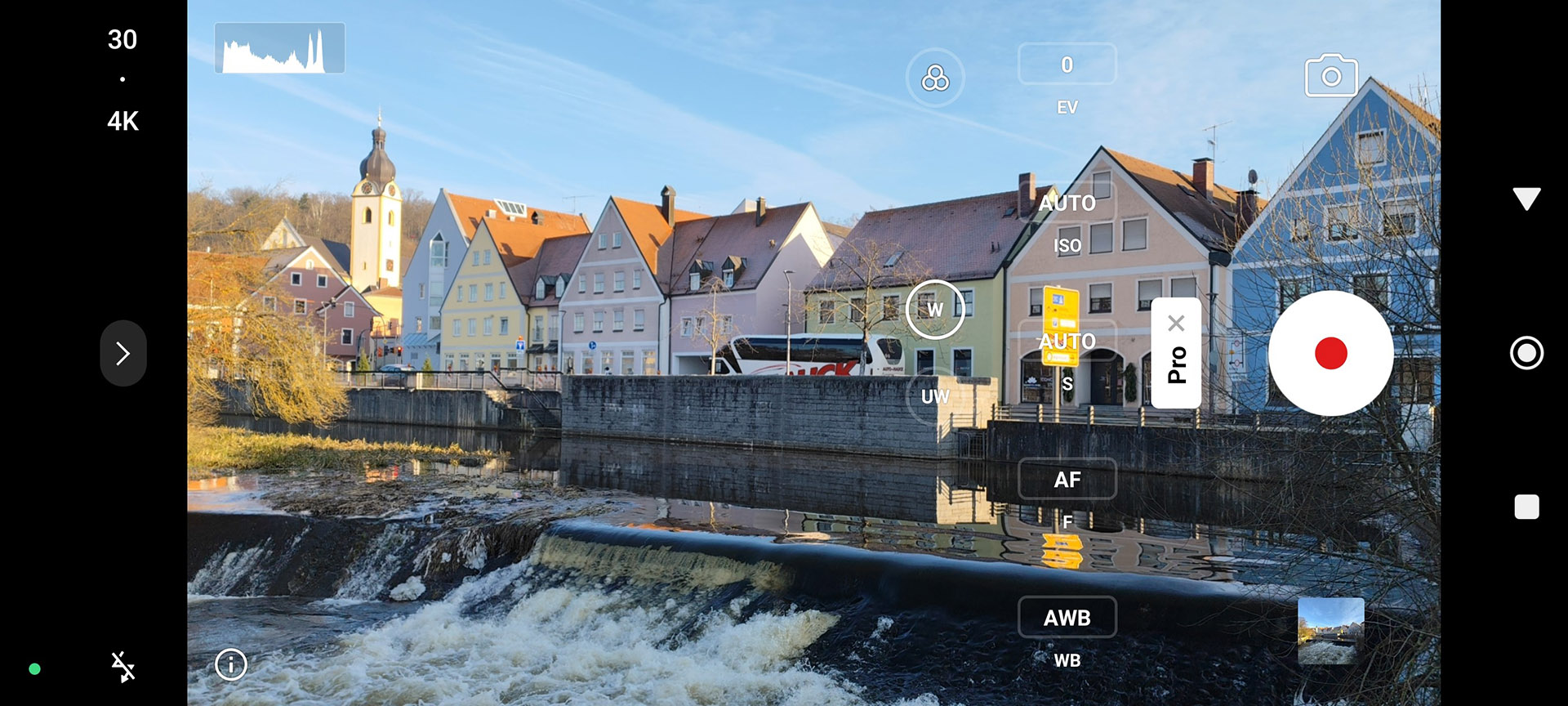Select the W wide lens
This screenshot has width=1568, height=706.
click(x=935, y=310)
